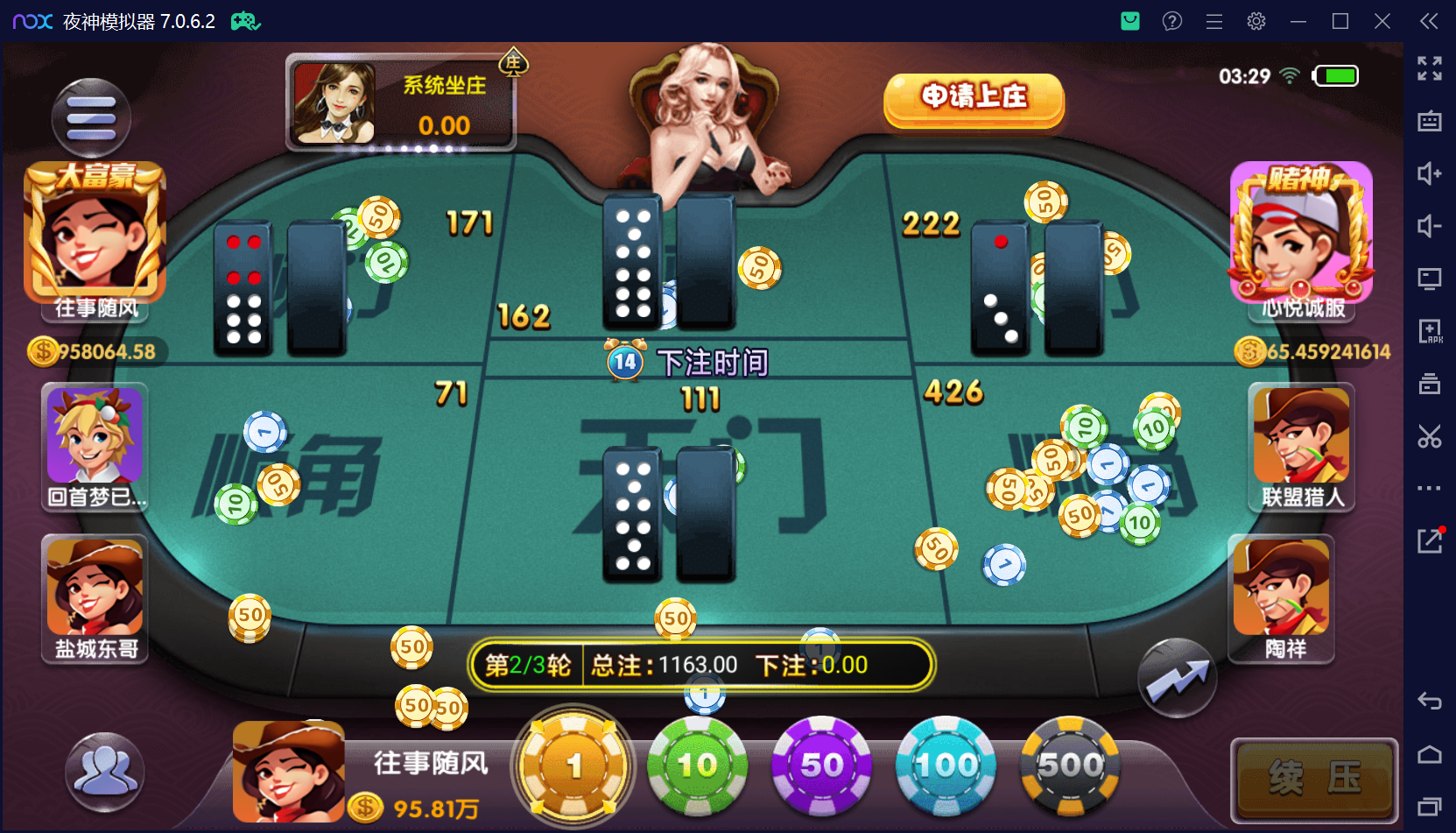Select the cyan 100 betting chip
Image resolution: width=1456 pixels, height=833 pixels.
946,766
